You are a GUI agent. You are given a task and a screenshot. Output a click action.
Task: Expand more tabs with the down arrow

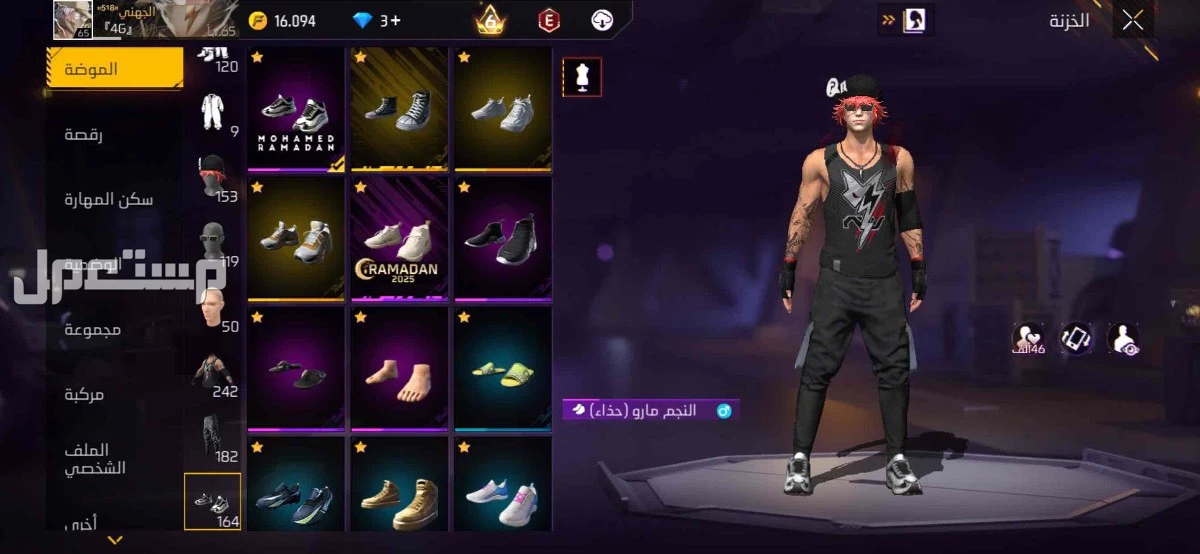(115, 540)
